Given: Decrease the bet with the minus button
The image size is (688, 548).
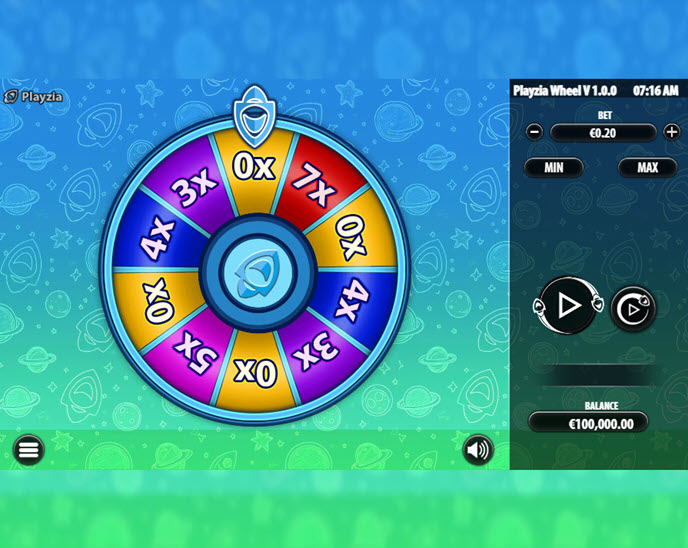Looking at the screenshot, I should 535,132.
